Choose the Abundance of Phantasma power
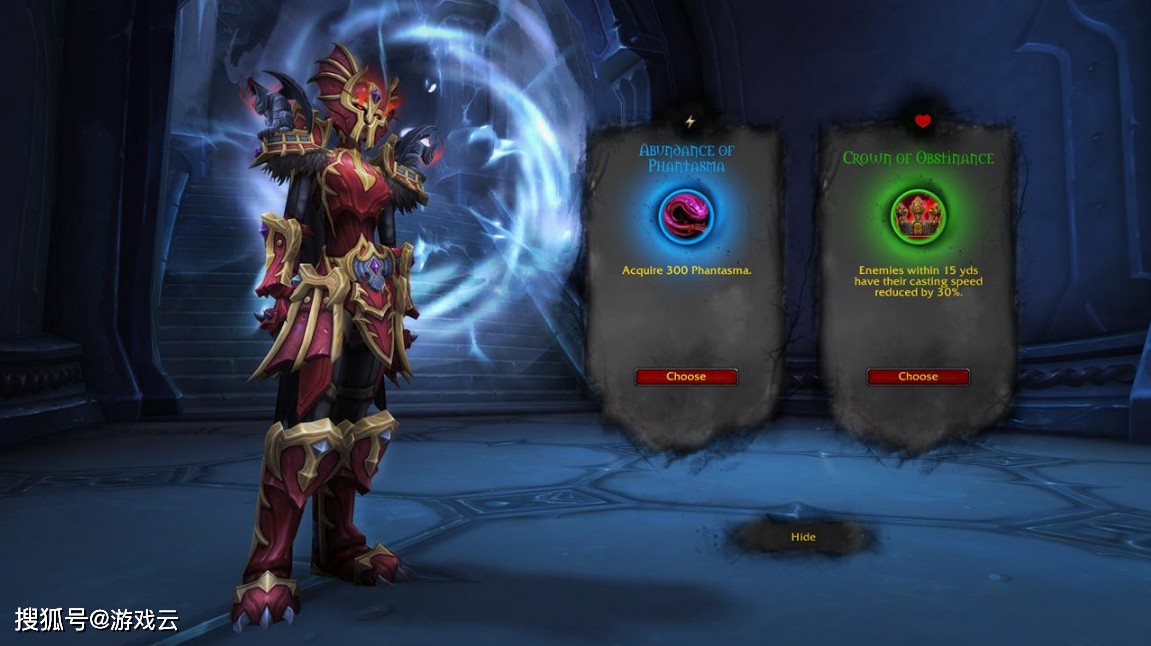 [686, 377]
